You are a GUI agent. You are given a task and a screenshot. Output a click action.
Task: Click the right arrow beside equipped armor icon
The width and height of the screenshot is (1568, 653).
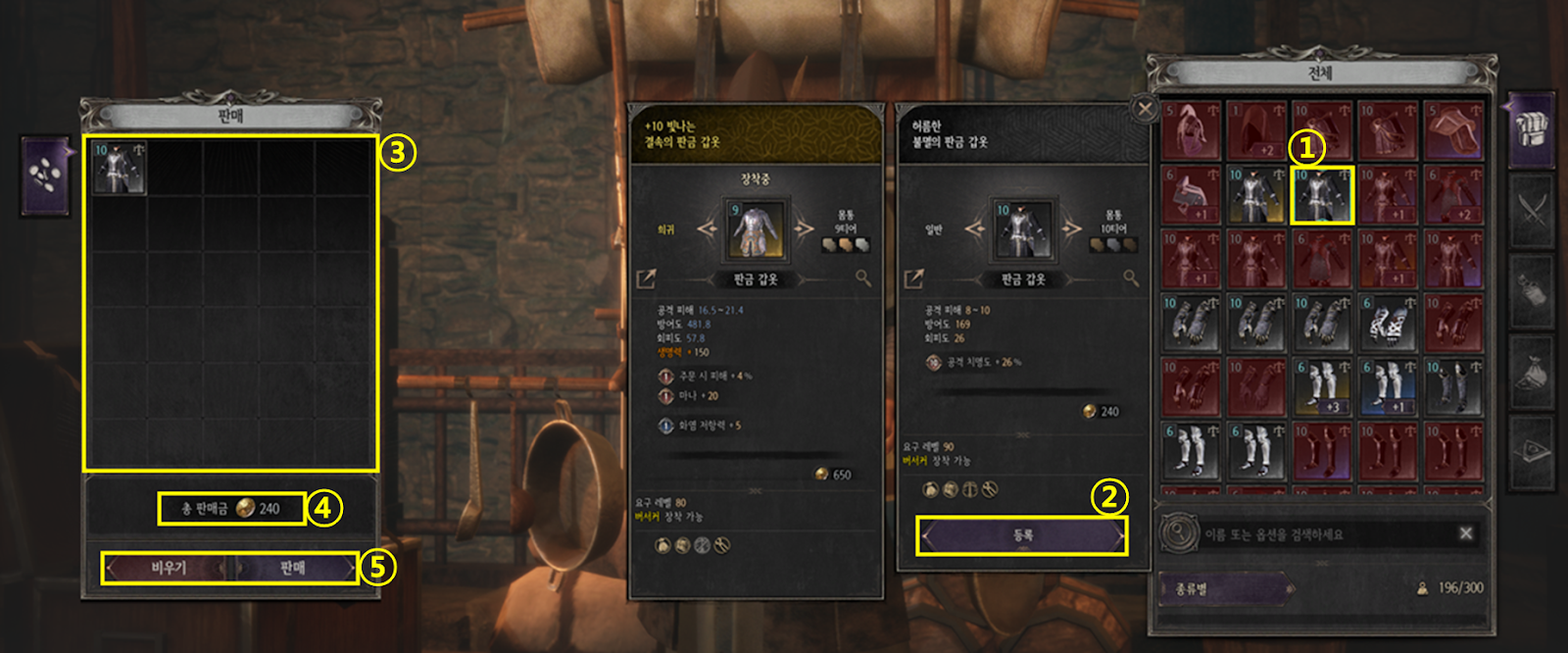point(804,229)
